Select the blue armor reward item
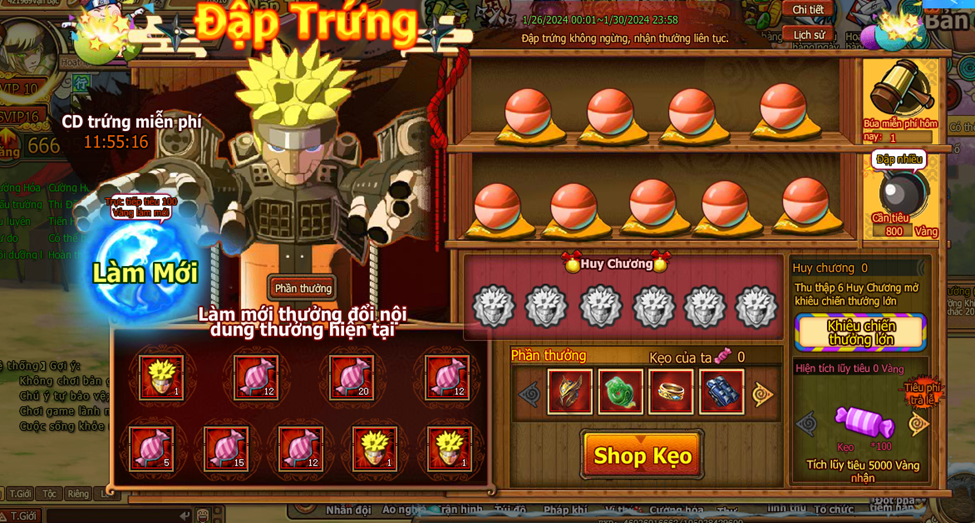975x523 pixels. pyautogui.click(x=721, y=392)
